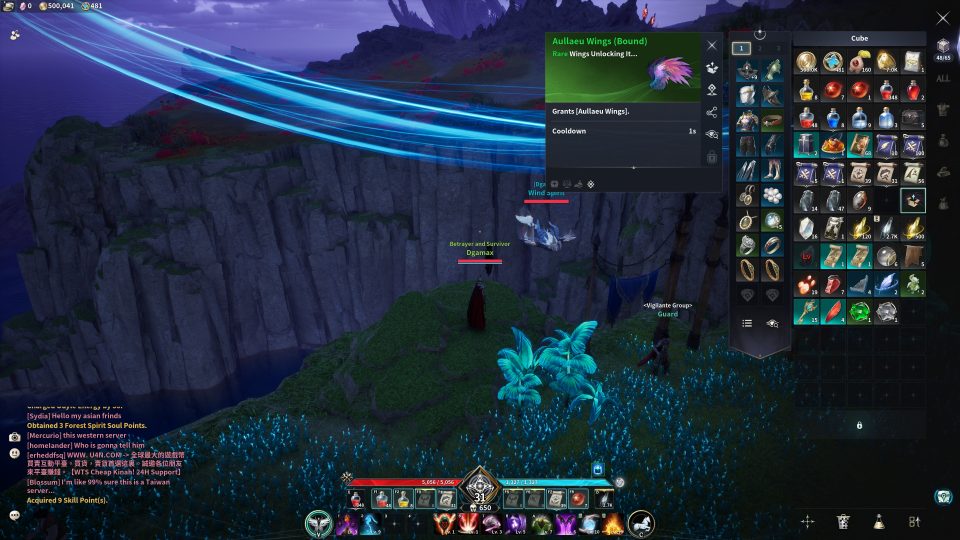Close the Aullaeu Wings tooltip
Screen dimensions: 960x540
pyautogui.click(x=712, y=45)
